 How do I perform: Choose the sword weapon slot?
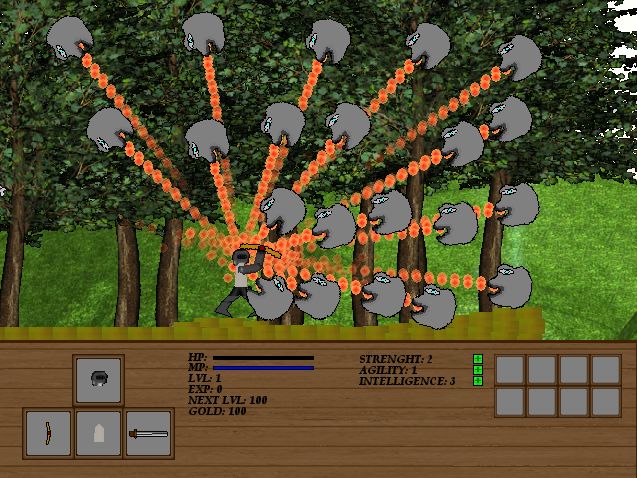pyautogui.click(x=149, y=434)
